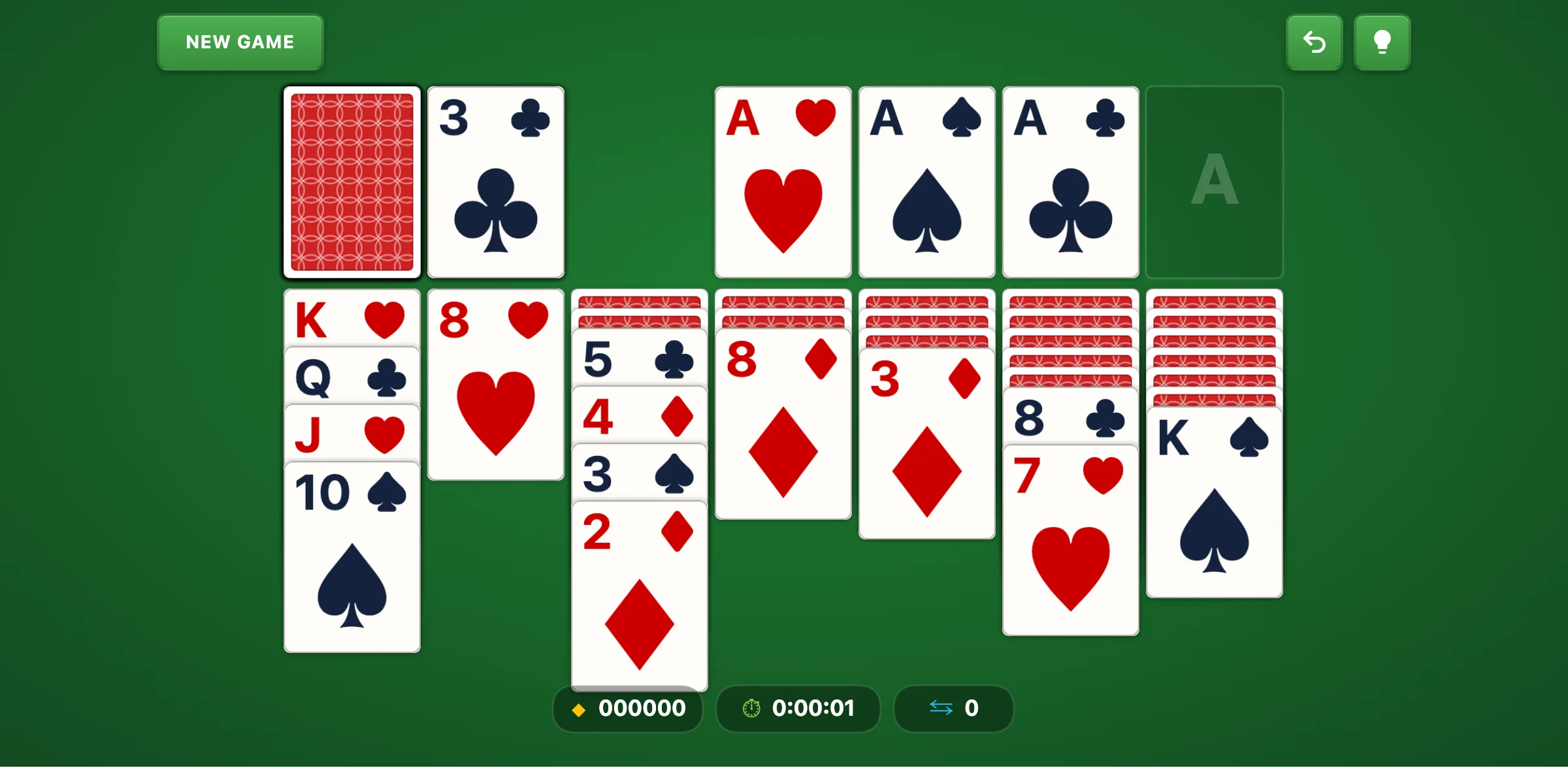
Task: Start a fresh game with NEW GAME
Action: click(x=240, y=42)
